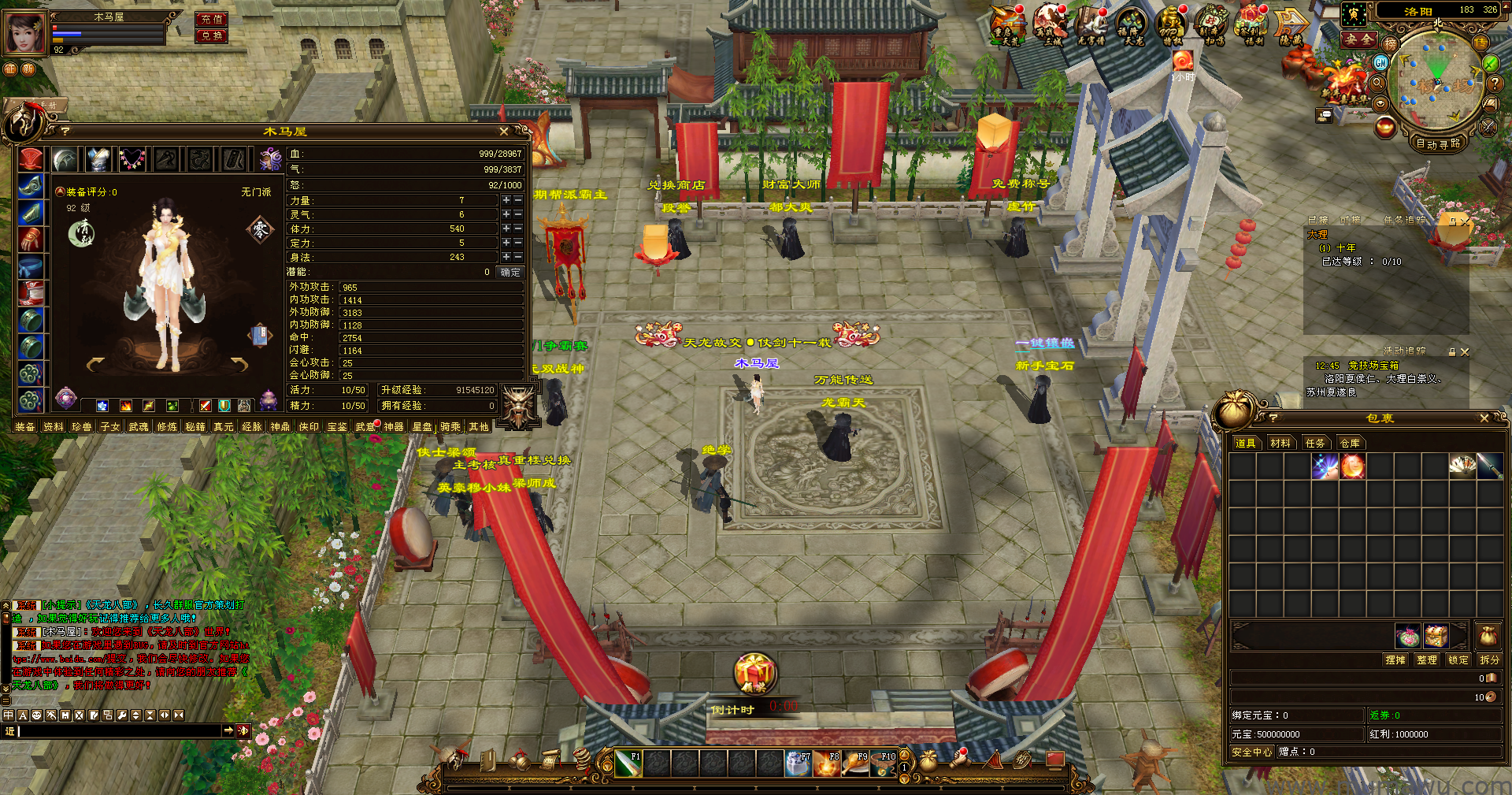Confirm potential points with 确定
The height and width of the screenshot is (795, 1512).
tap(510, 272)
